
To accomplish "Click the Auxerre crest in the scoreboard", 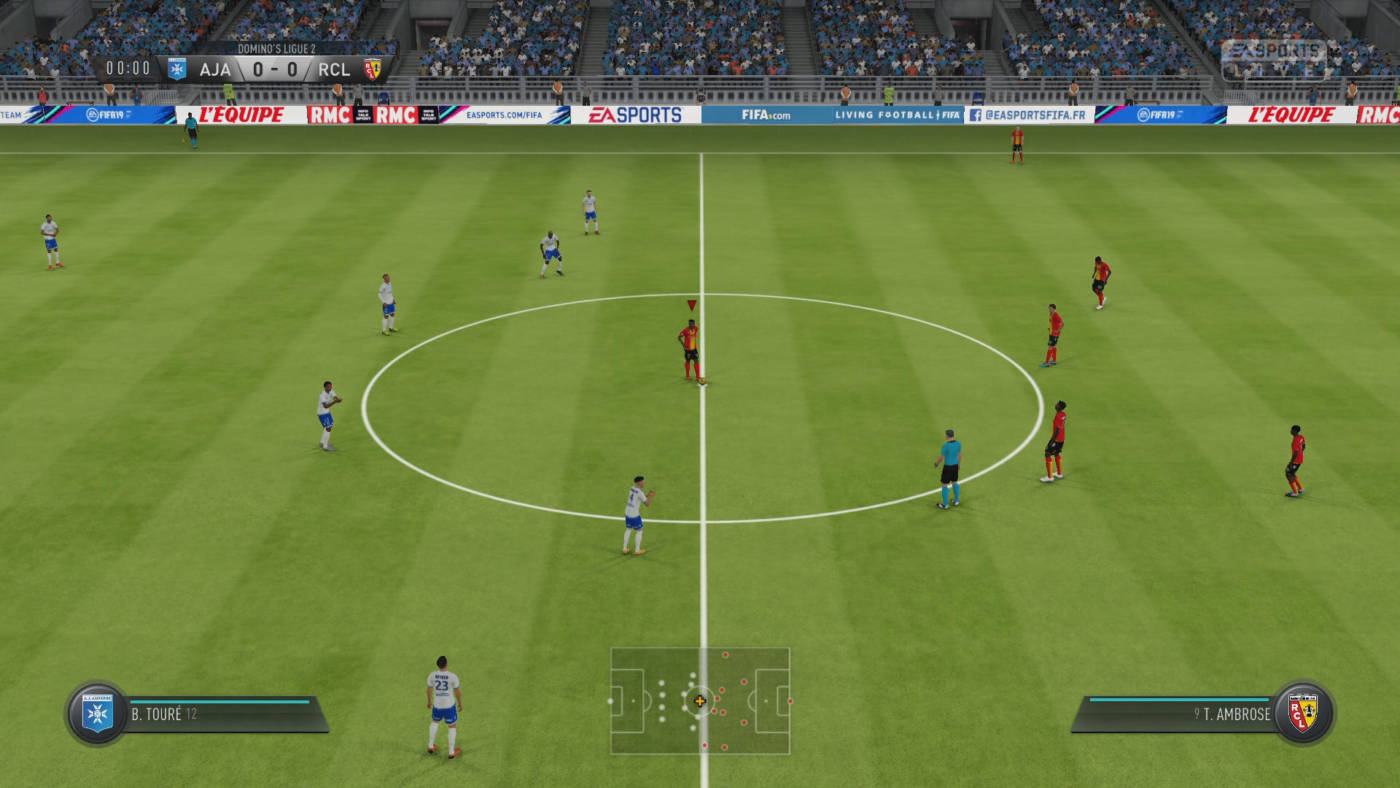I will coord(177,69).
